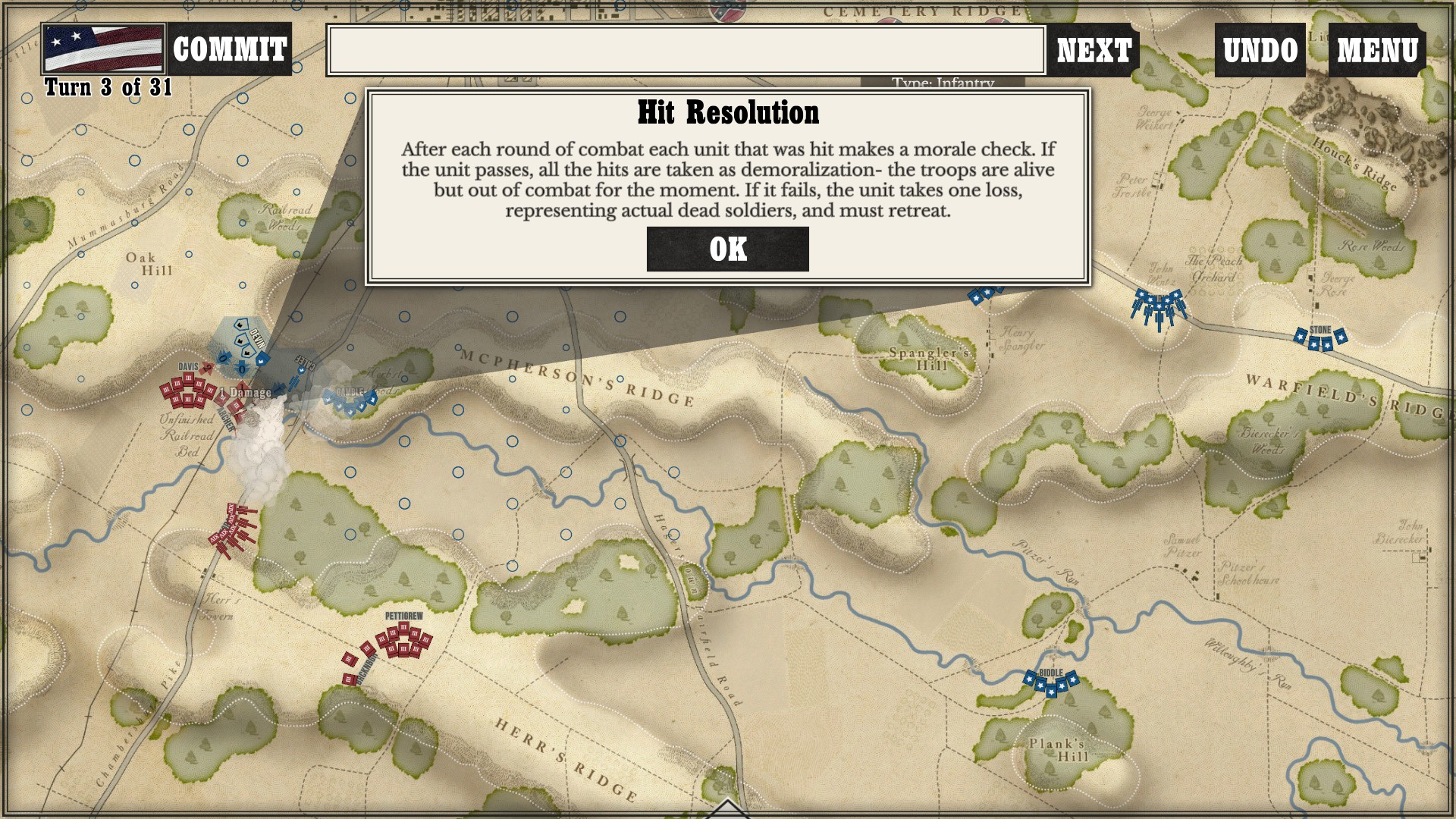Screen dimensions: 1456x819
Task: Advance with the NEXT button
Action: point(1094,50)
